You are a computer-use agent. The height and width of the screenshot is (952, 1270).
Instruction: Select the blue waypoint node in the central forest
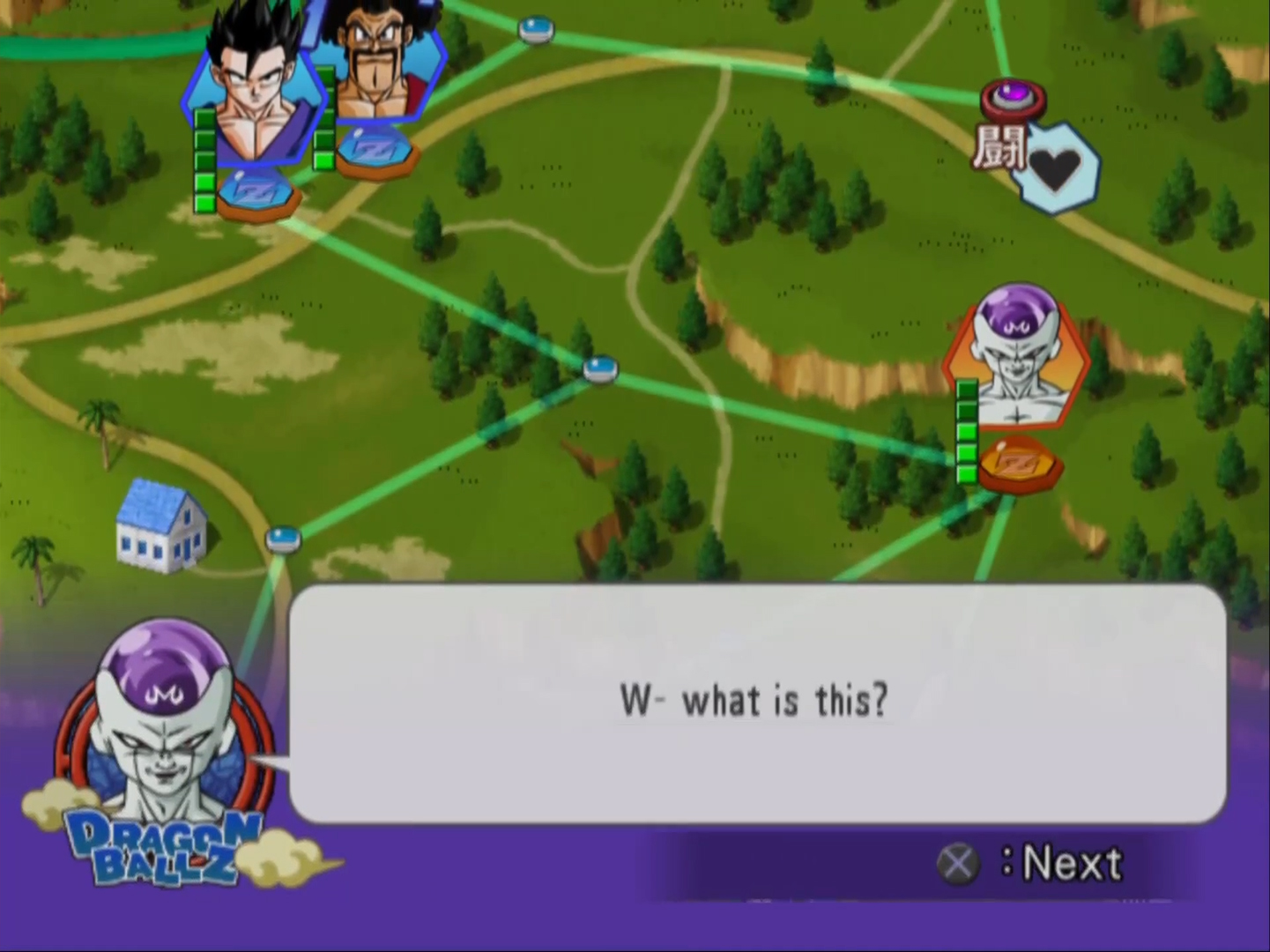click(x=600, y=368)
